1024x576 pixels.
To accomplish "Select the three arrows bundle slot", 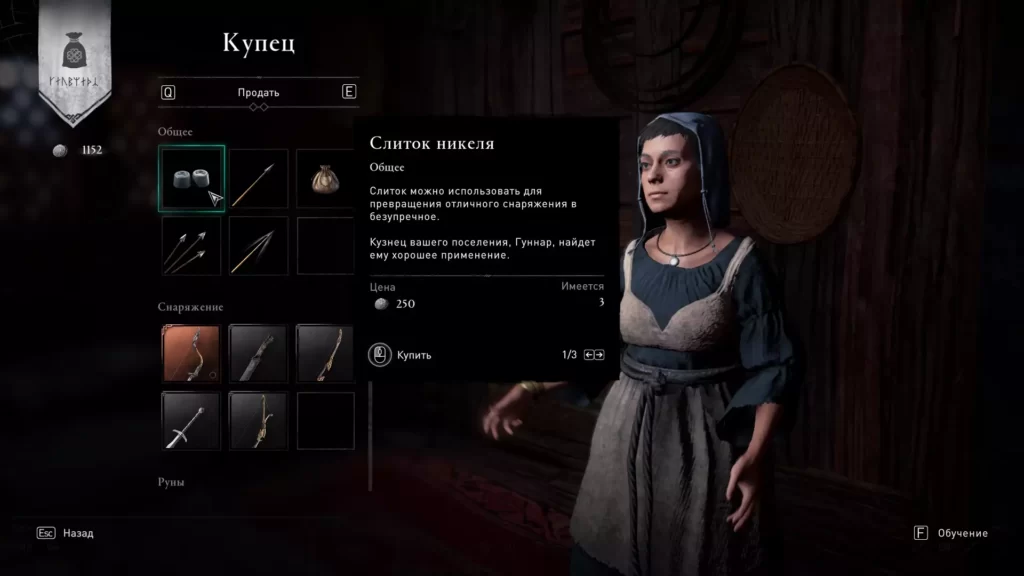I will (191, 245).
